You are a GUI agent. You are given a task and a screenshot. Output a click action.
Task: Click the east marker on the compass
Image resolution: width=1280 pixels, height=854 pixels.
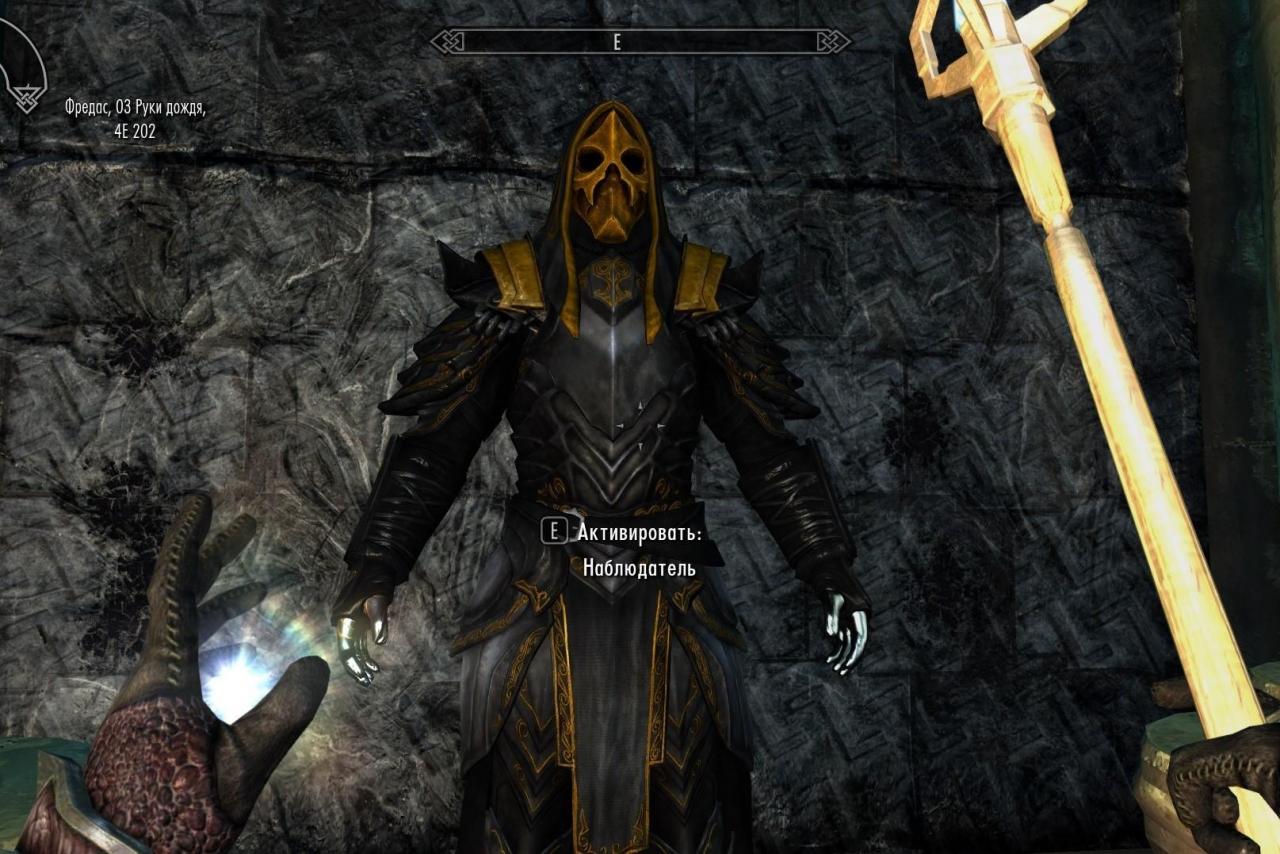click(x=617, y=44)
